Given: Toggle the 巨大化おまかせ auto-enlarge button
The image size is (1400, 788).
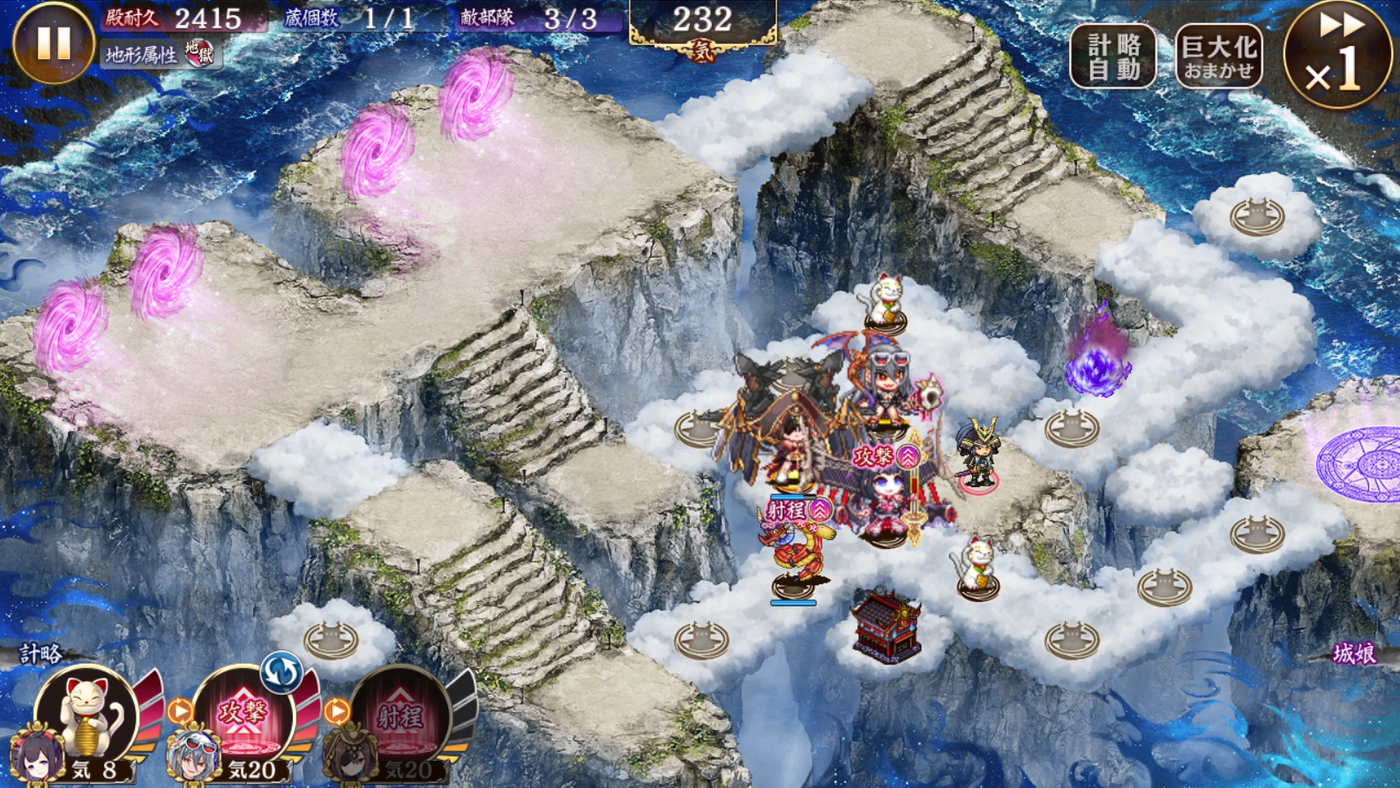Looking at the screenshot, I should [x=1218, y=56].
